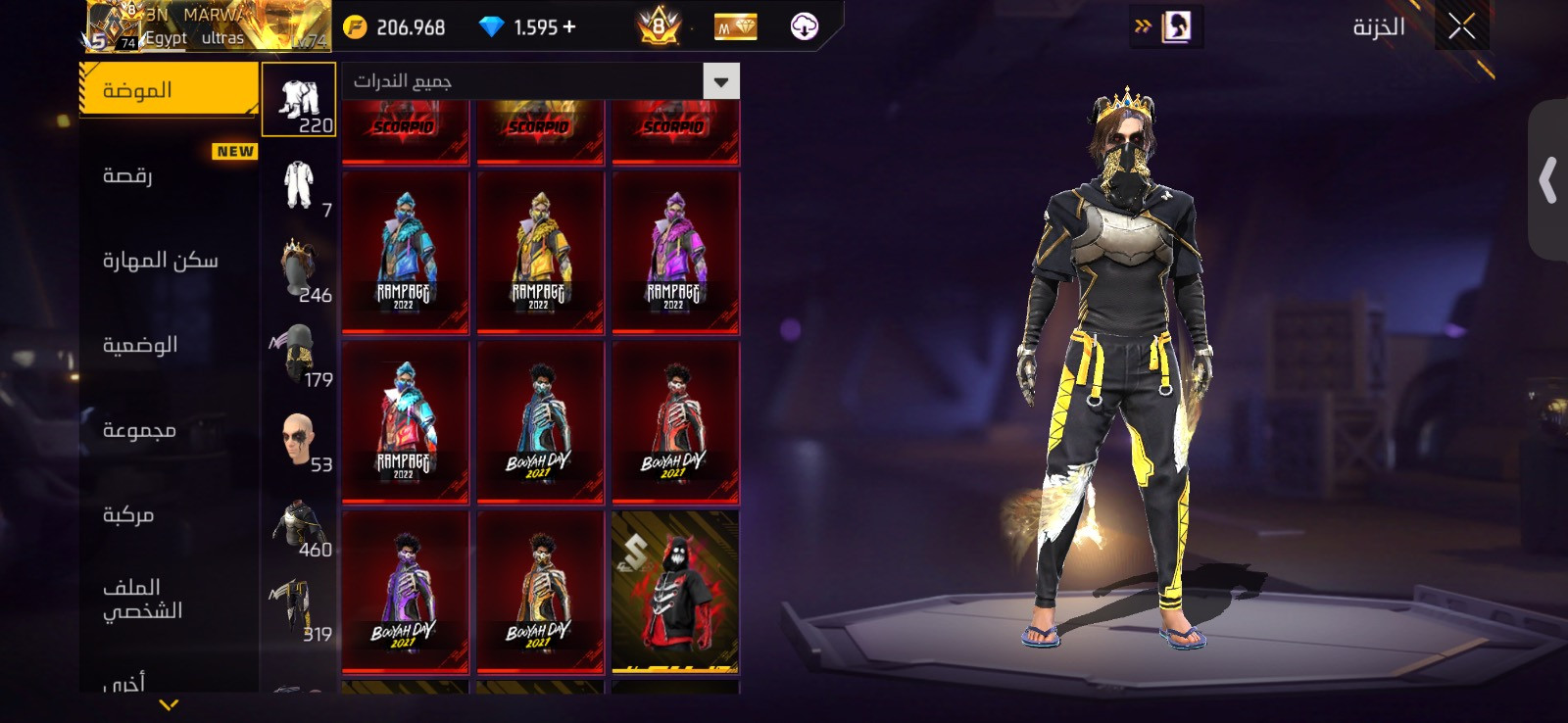Select the blue Rampage 2022 bundle

[405, 252]
